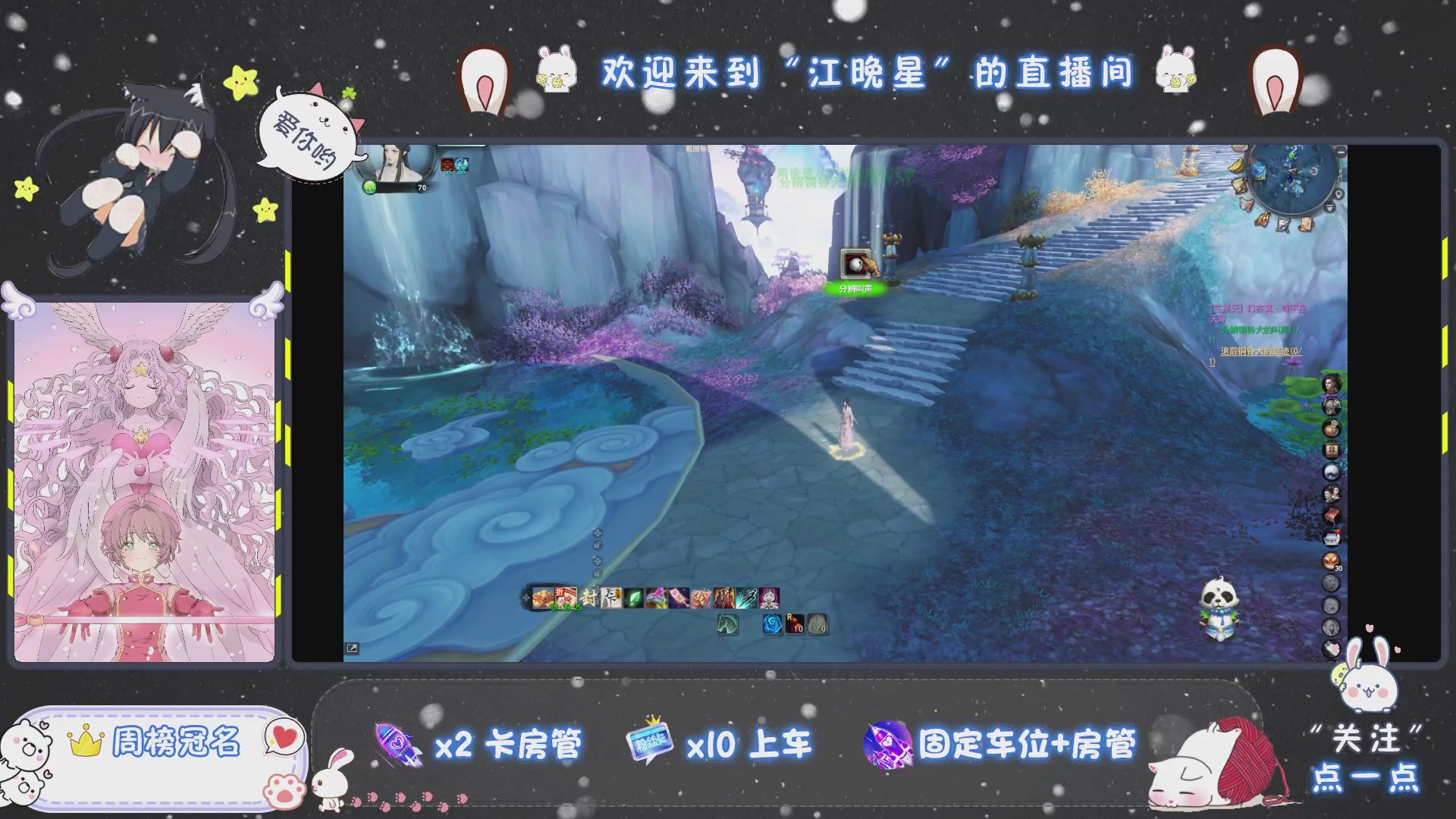Click the minus button to zoom out the minimap
1456x819 pixels.
(1340, 153)
